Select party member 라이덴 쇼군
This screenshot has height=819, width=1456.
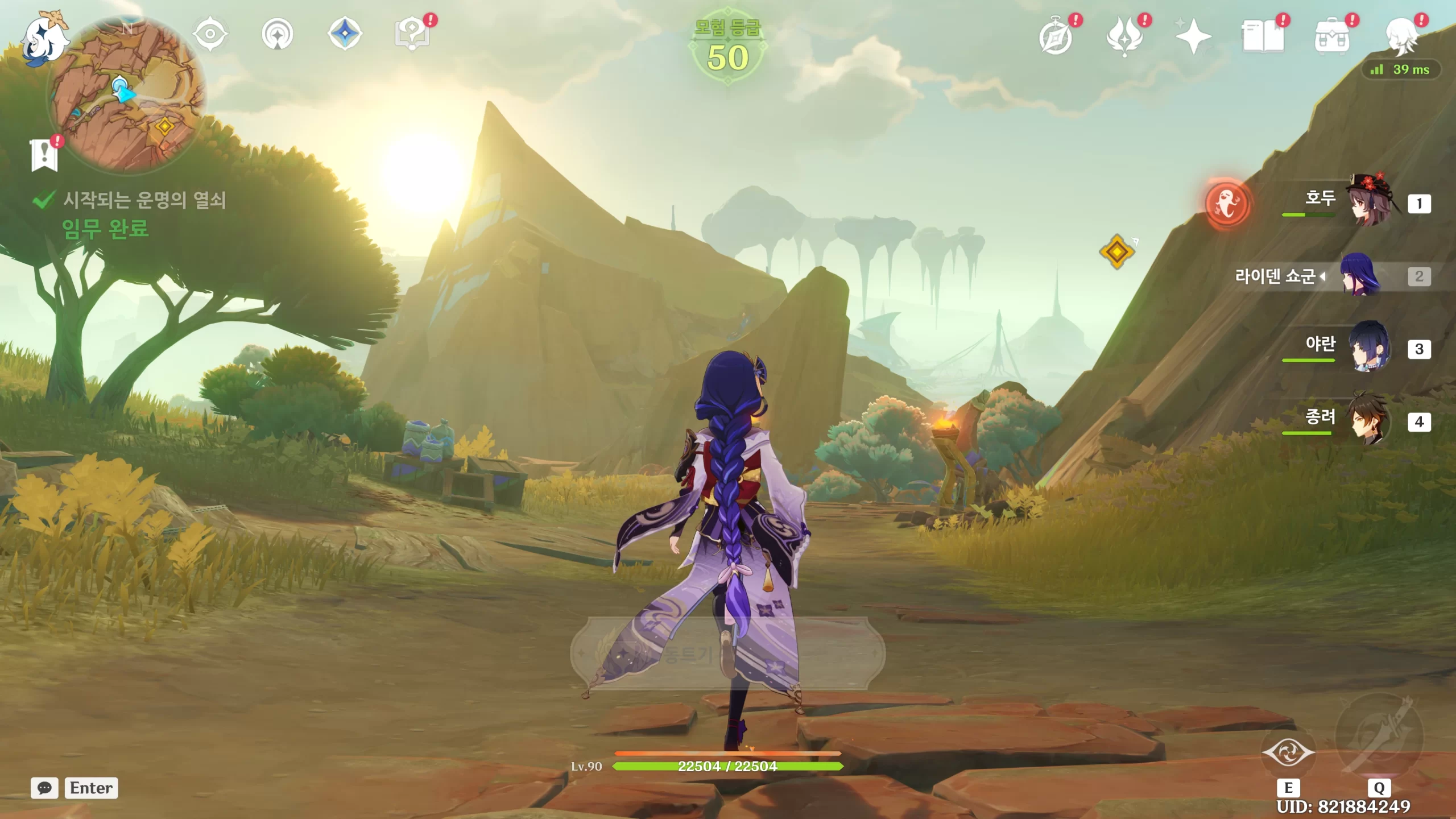1360,276
